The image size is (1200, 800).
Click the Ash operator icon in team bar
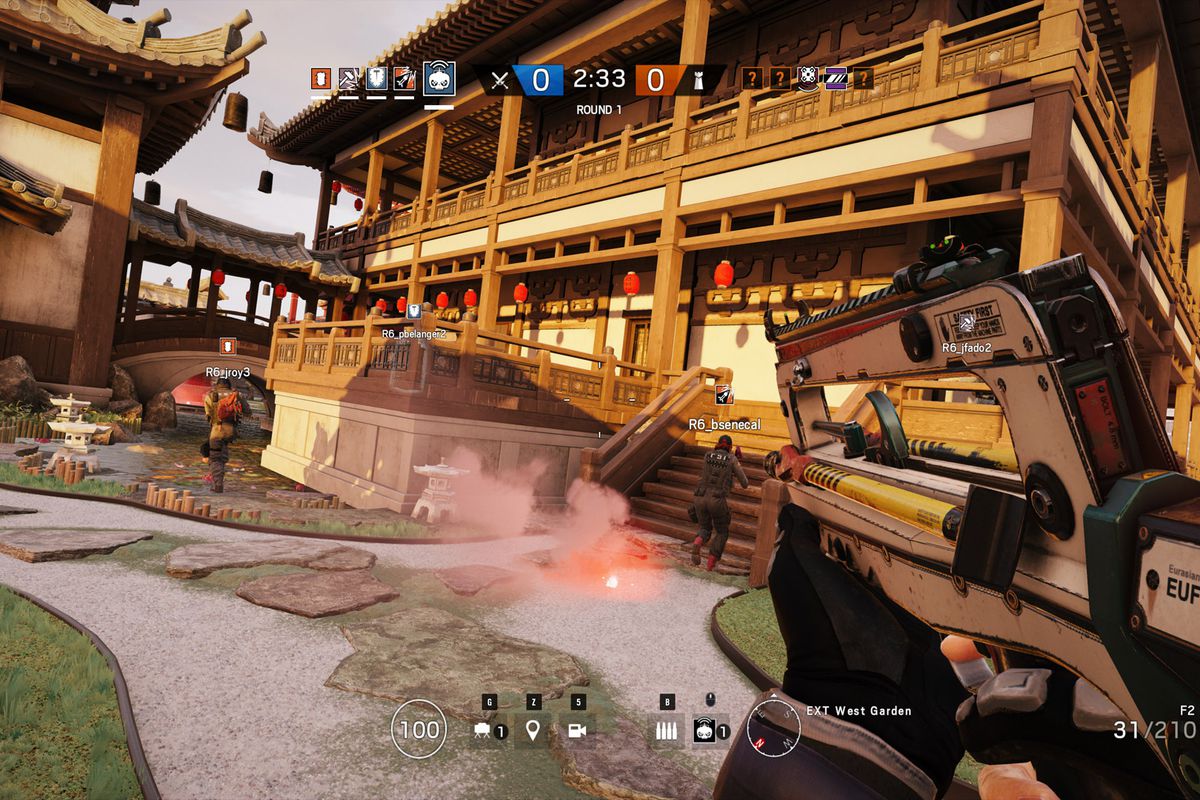pyautogui.click(x=404, y=78)
